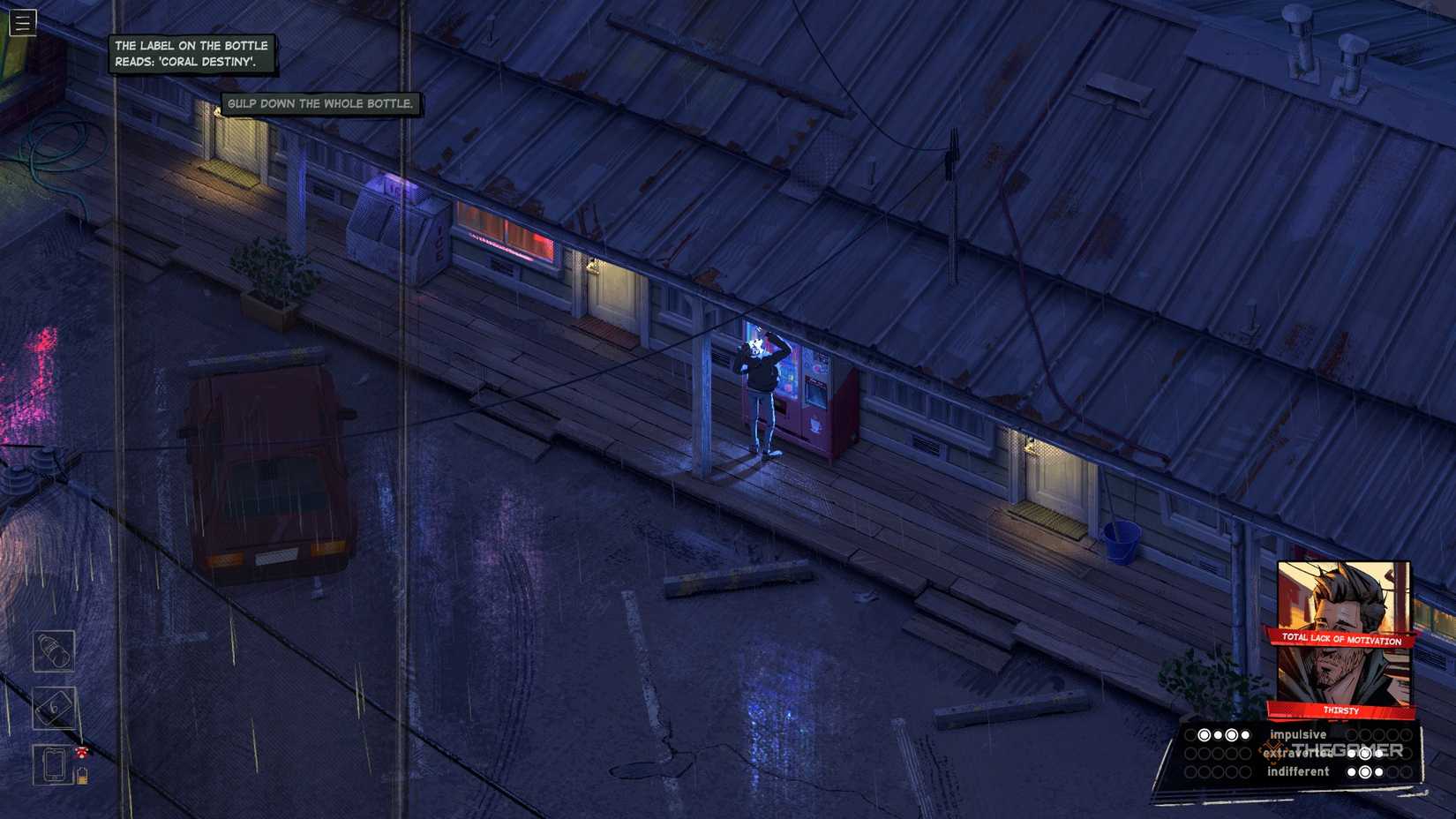Select the 'CORAL DESTINY' narration box
The height and width of the screenshot is (819, 1456).
coord(191,53)
